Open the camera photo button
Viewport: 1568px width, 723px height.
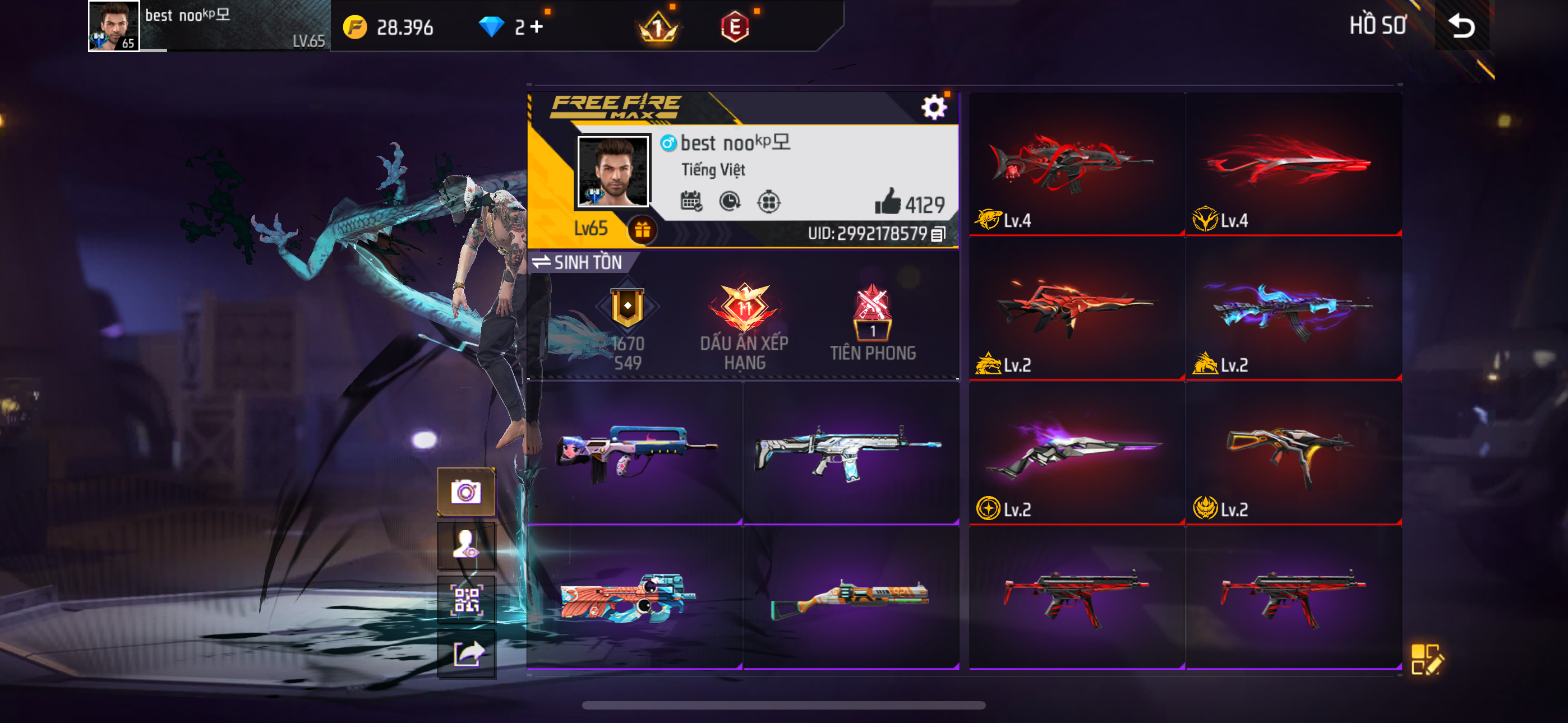(466, 492)
